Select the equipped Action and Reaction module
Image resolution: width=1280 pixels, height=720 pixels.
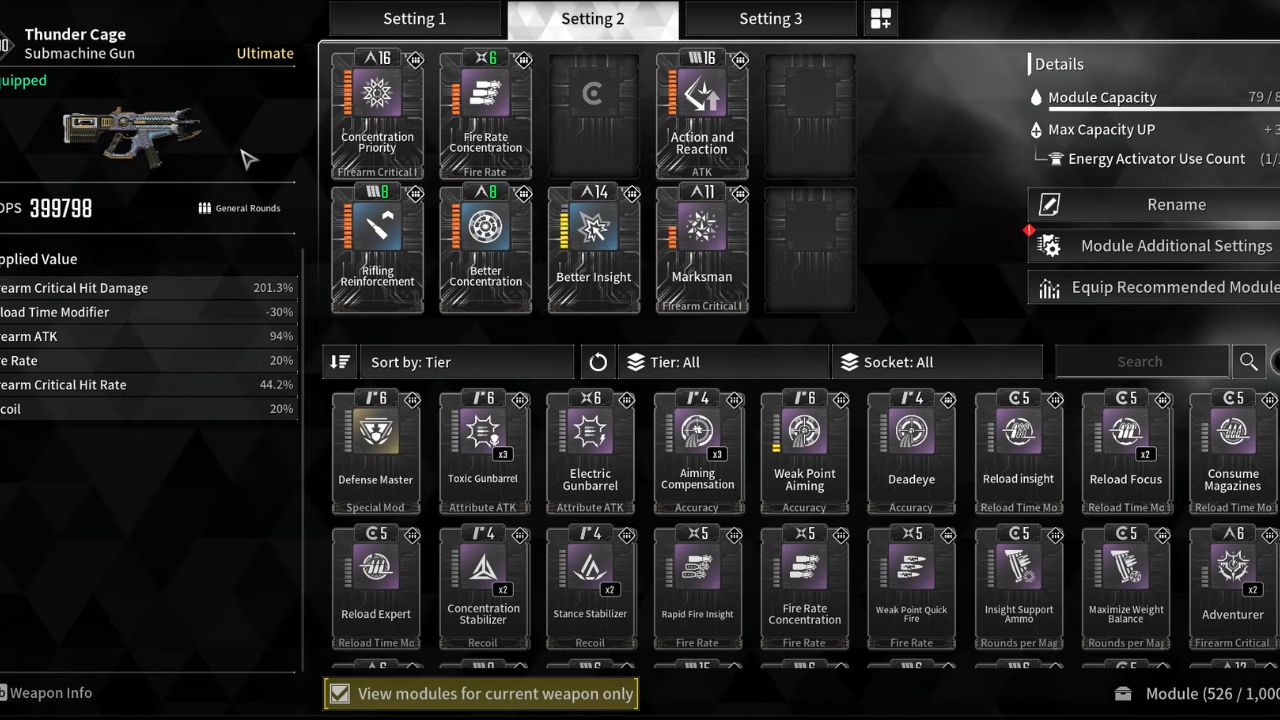tap(701, 115)
